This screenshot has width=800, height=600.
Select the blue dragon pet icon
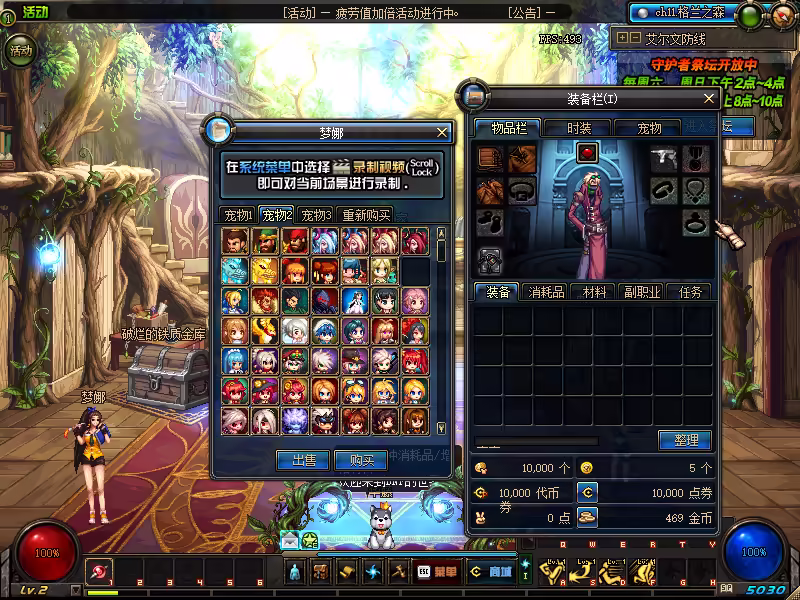234,271
